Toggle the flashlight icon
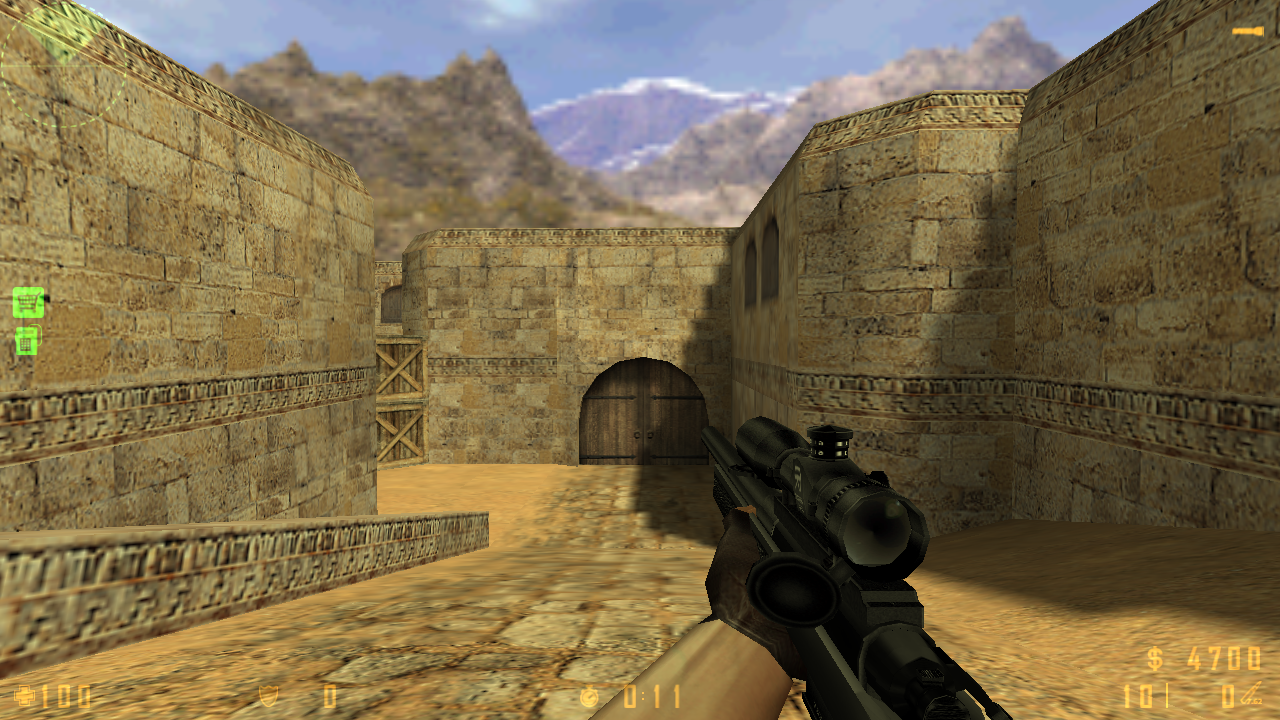The height and width of the screenshot is (720, 1280). pyautogui.click(x=1247, y=32)
